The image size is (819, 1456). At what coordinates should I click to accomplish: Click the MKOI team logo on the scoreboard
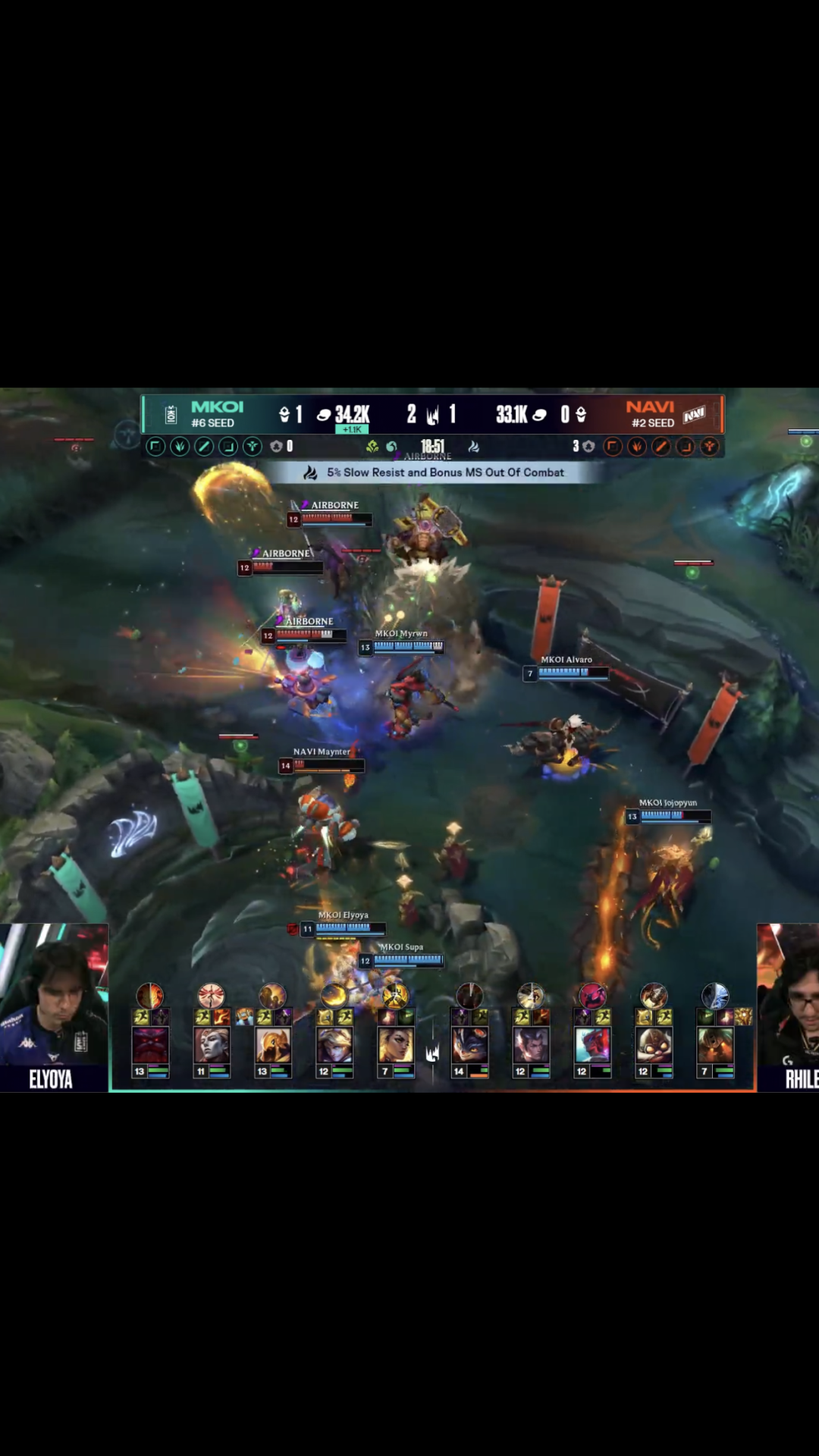tap(171, 415)
